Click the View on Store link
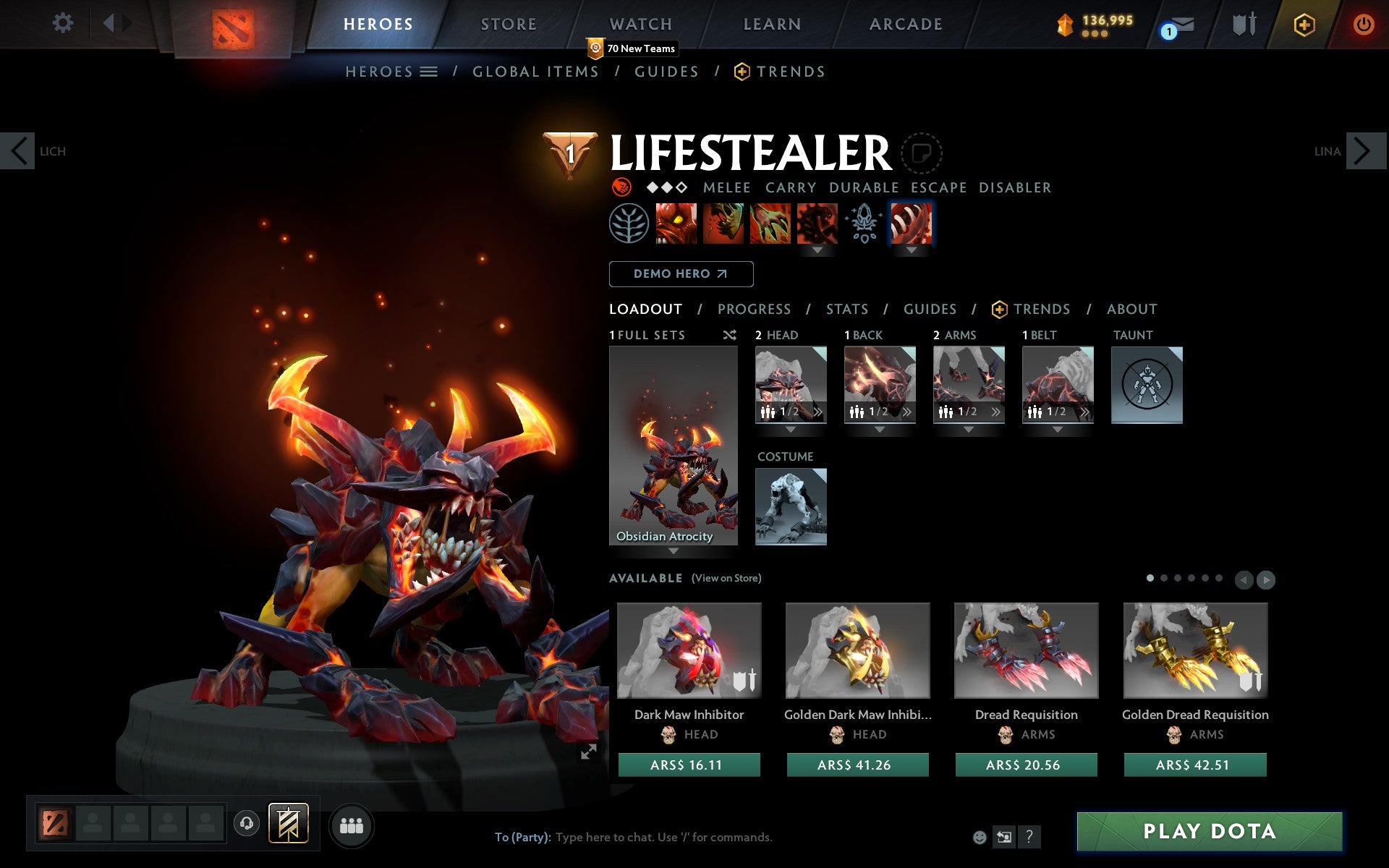 point(726,578)
